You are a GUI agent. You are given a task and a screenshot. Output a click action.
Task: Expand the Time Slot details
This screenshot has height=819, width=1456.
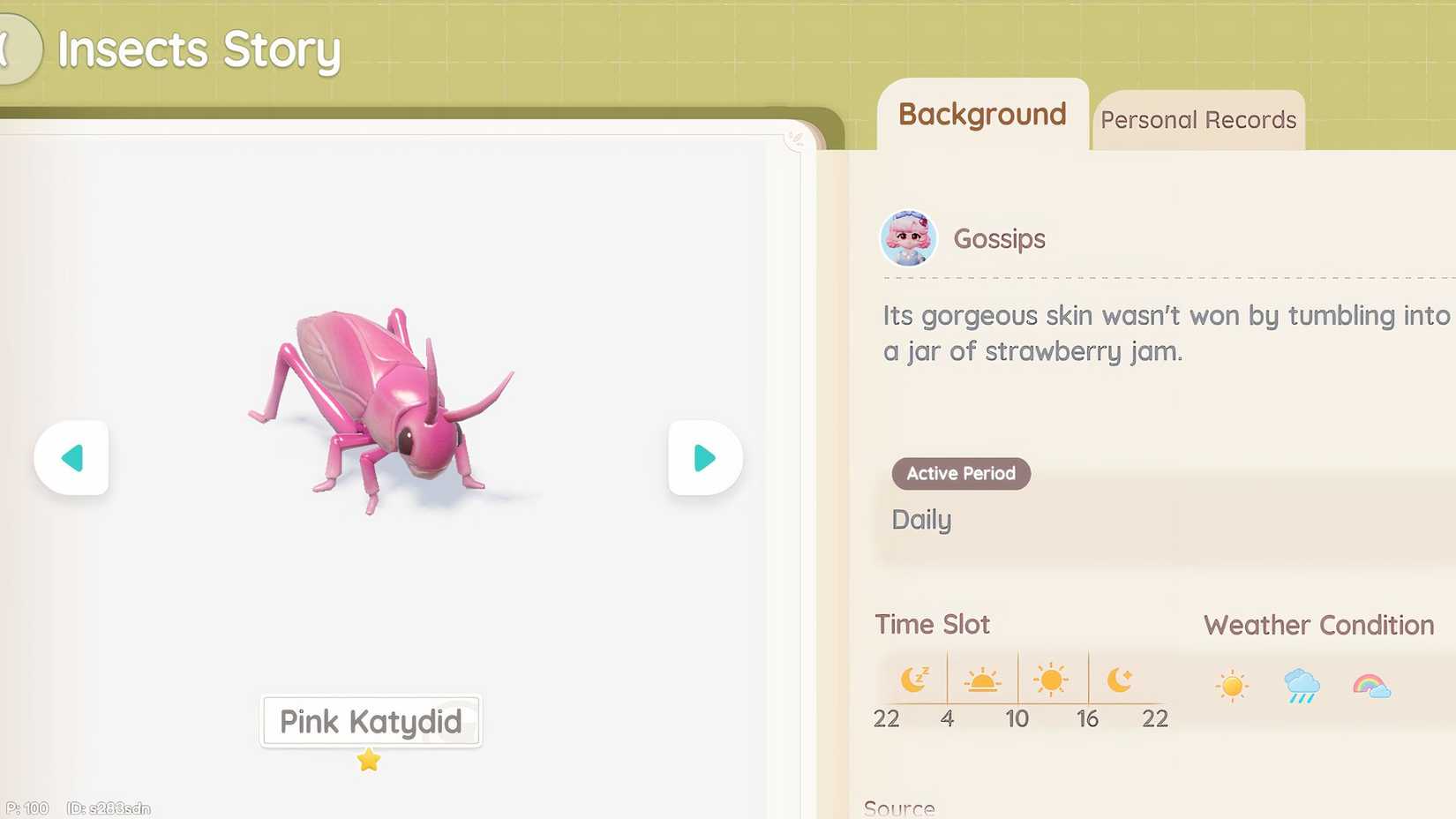tap(932, 624)
